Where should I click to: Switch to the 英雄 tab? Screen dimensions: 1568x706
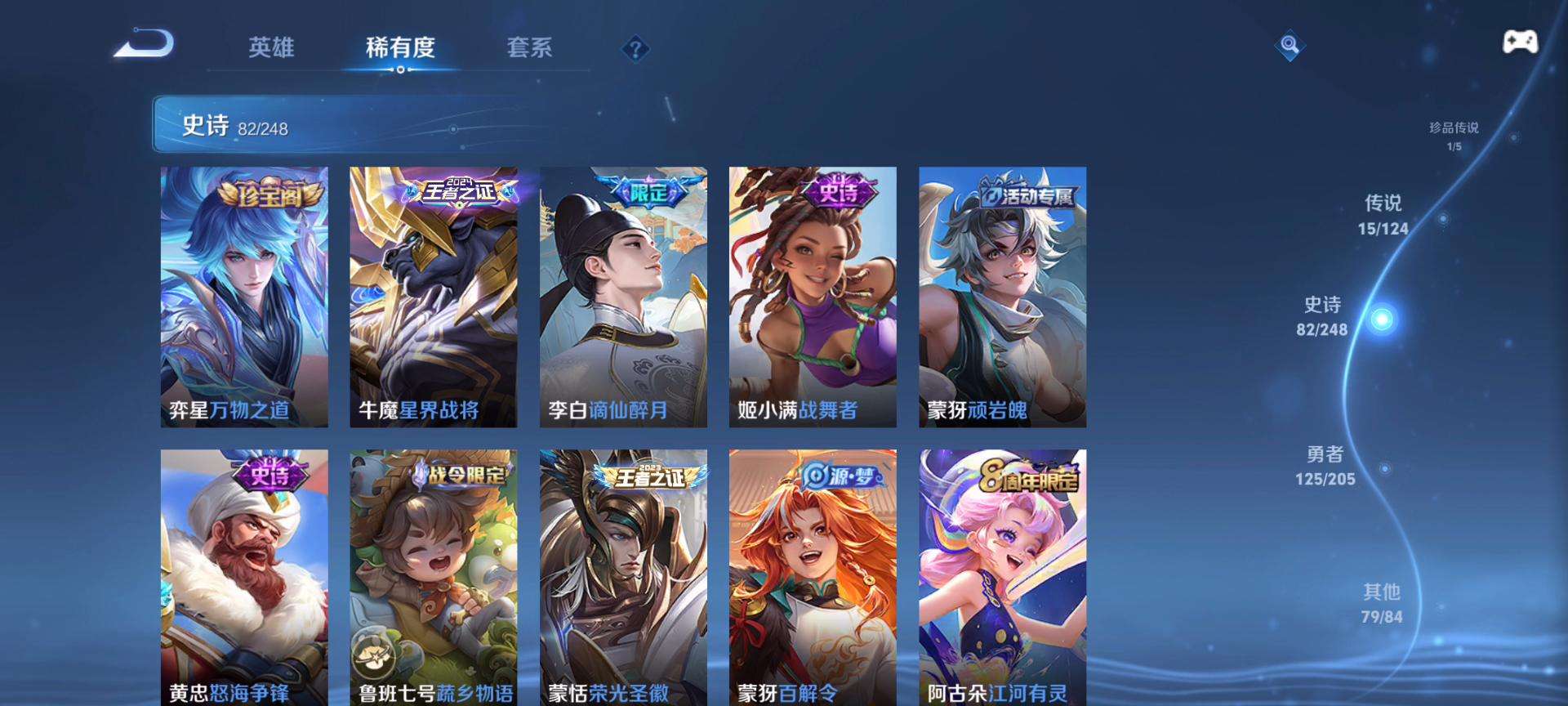tap(271, 47)
